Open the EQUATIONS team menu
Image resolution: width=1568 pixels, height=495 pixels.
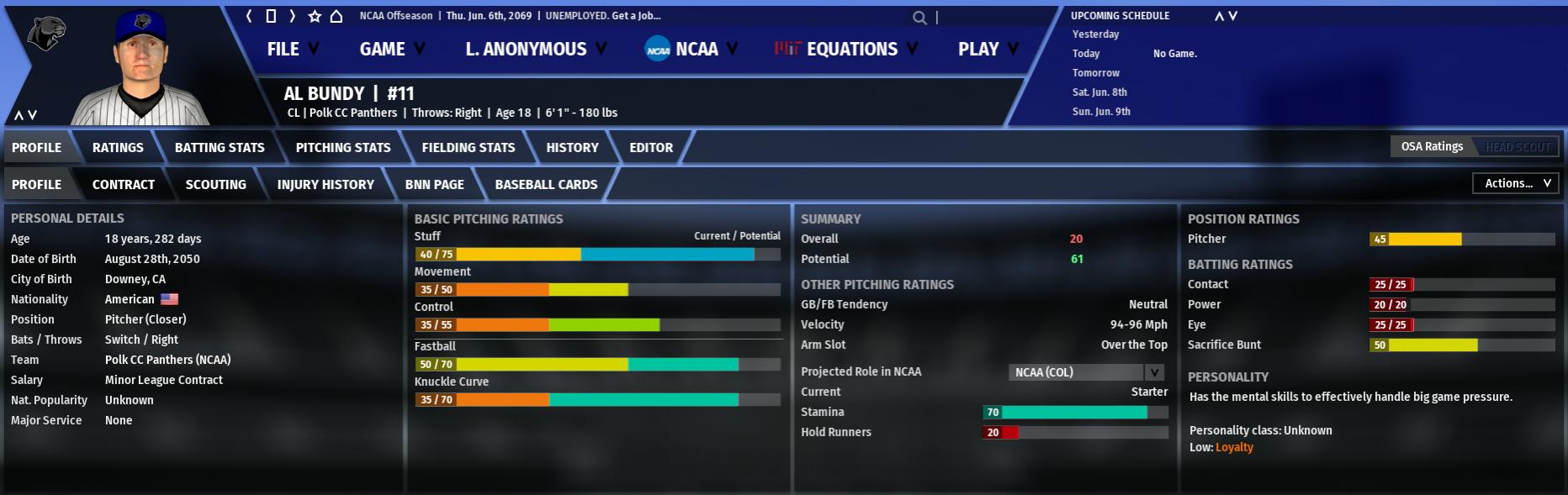845,50
